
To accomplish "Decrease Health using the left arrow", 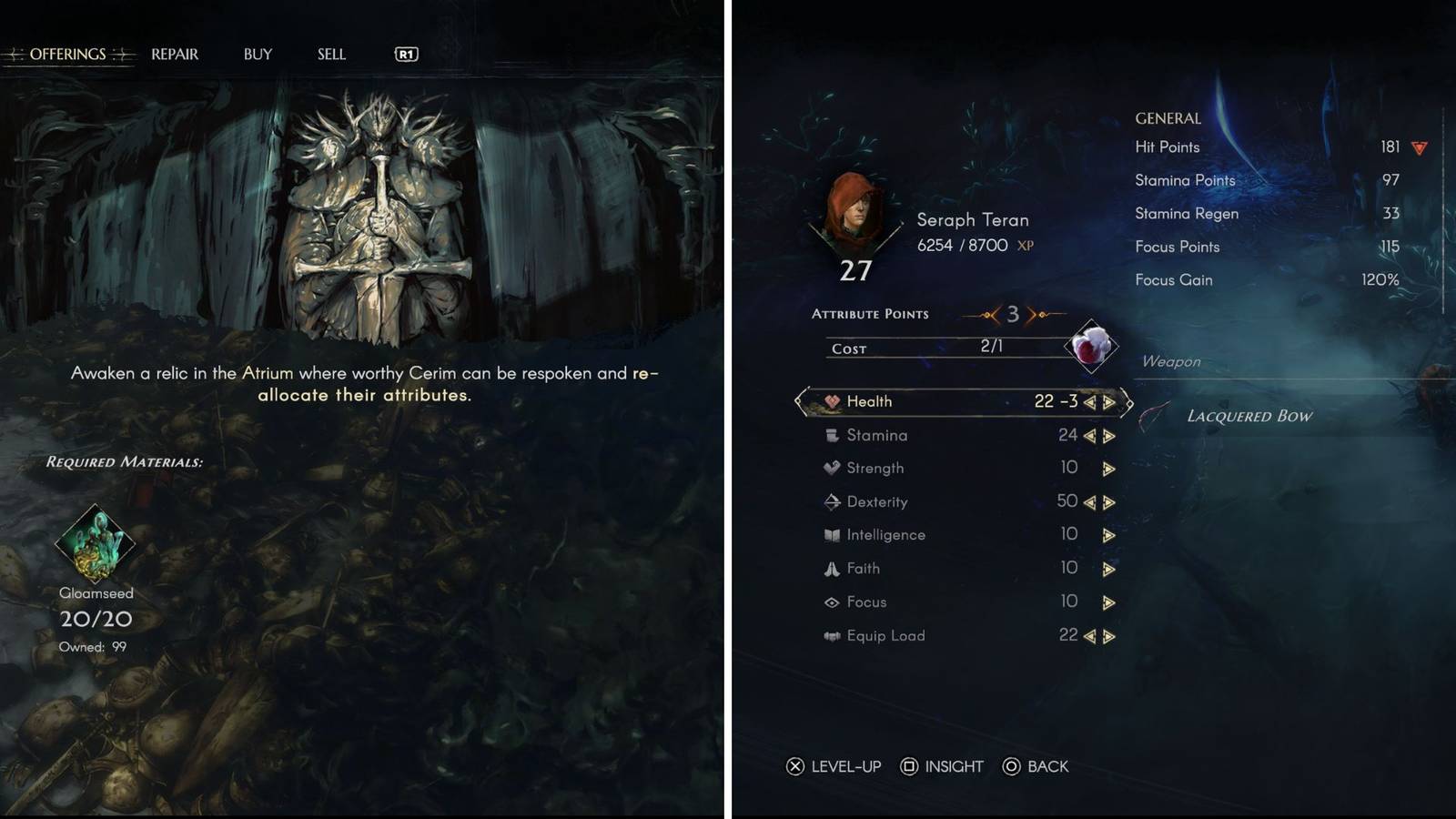I will coord(1090,401).
